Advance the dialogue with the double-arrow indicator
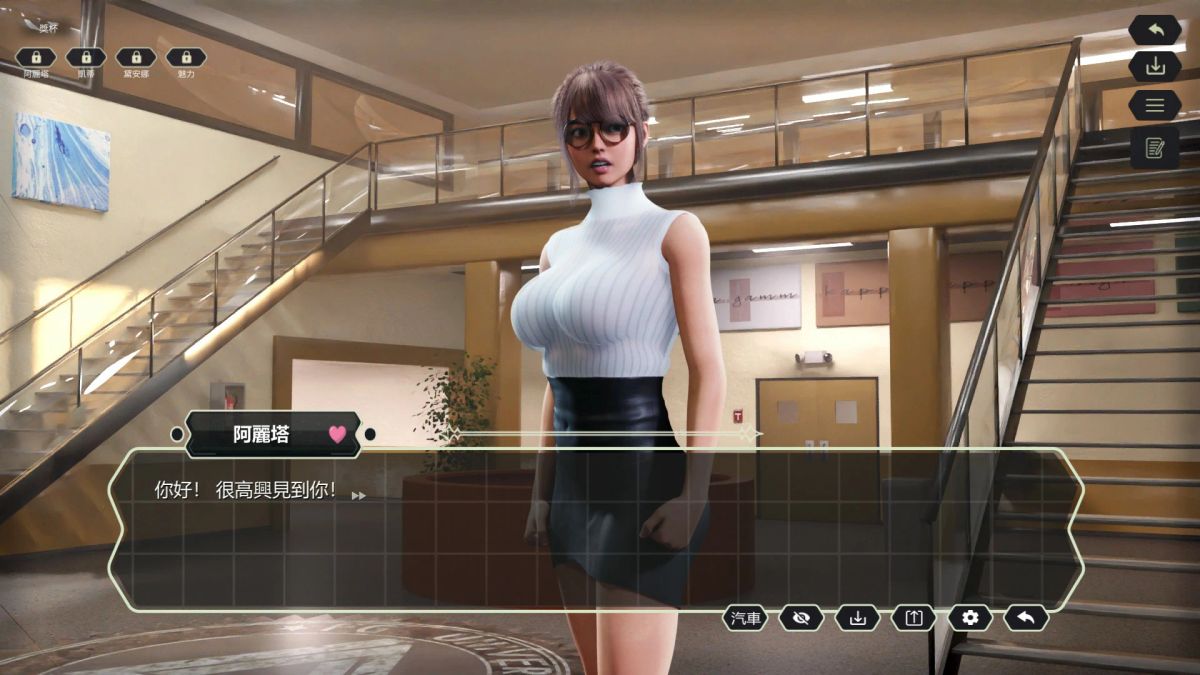Viewport: 1200px width, 675px height. (358, 495)
